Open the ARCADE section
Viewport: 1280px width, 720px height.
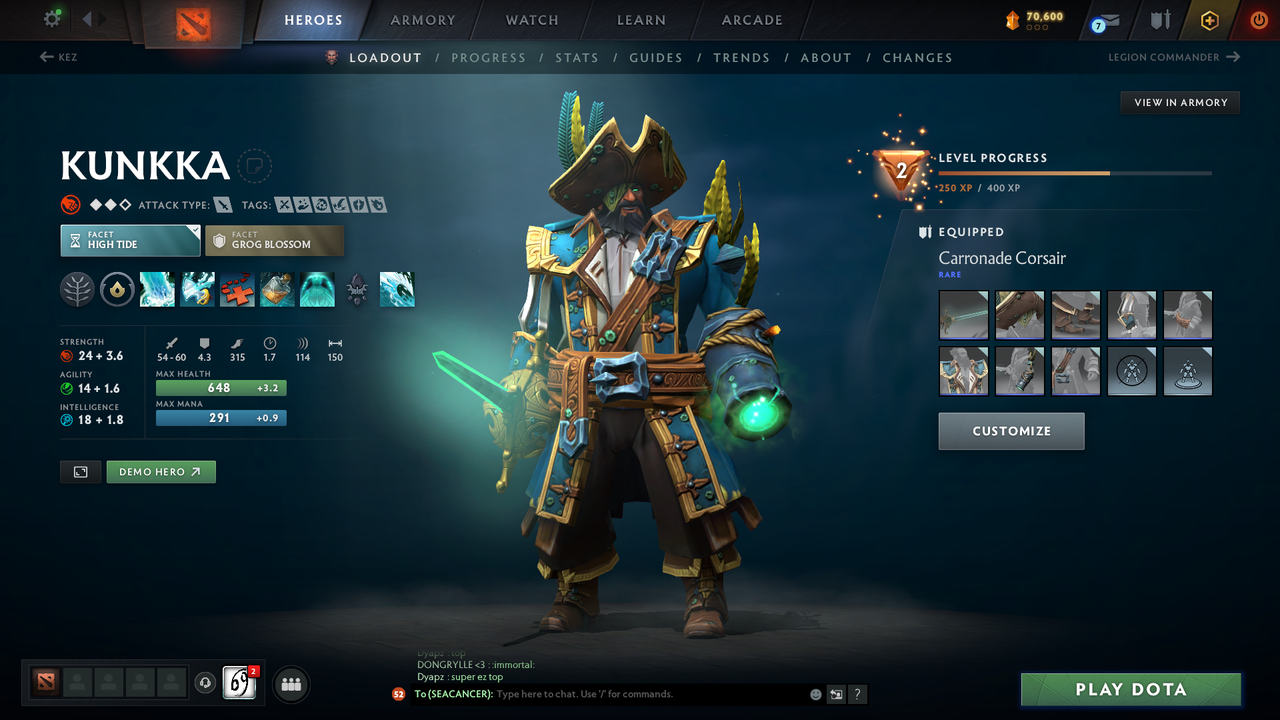[x=751, y=19]
